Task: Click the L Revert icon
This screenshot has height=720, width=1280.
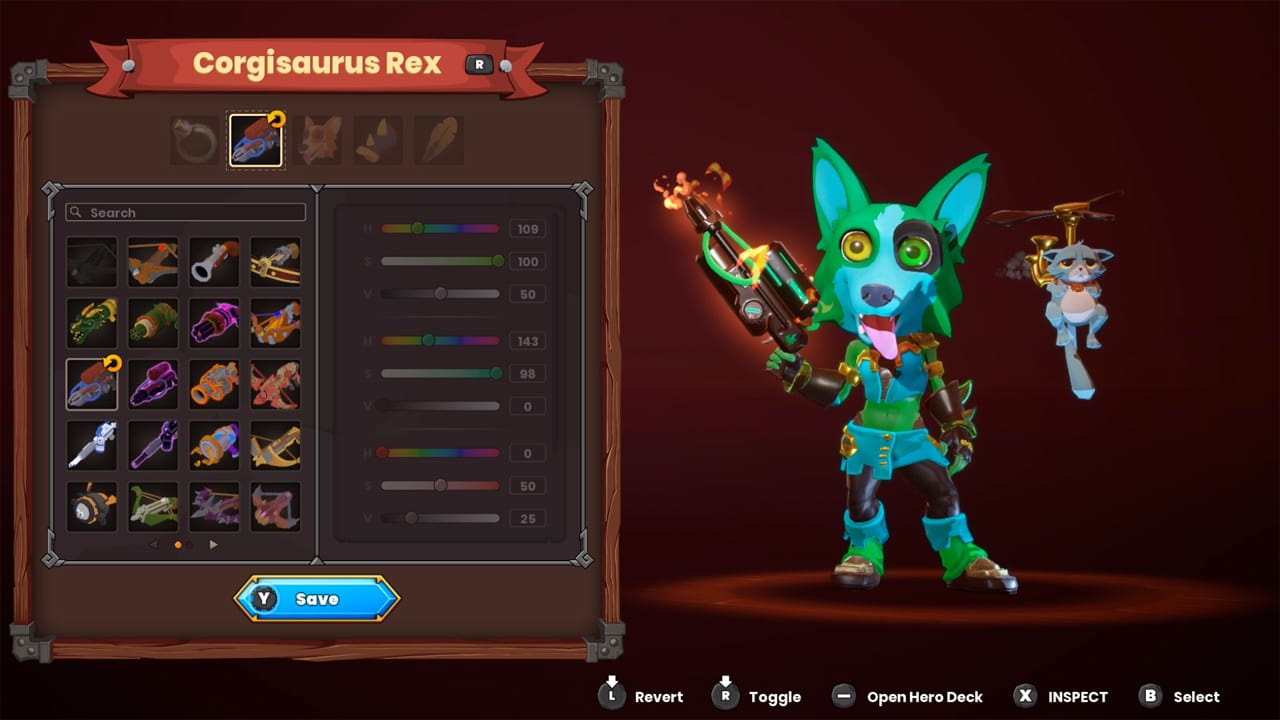Action: 611,697
